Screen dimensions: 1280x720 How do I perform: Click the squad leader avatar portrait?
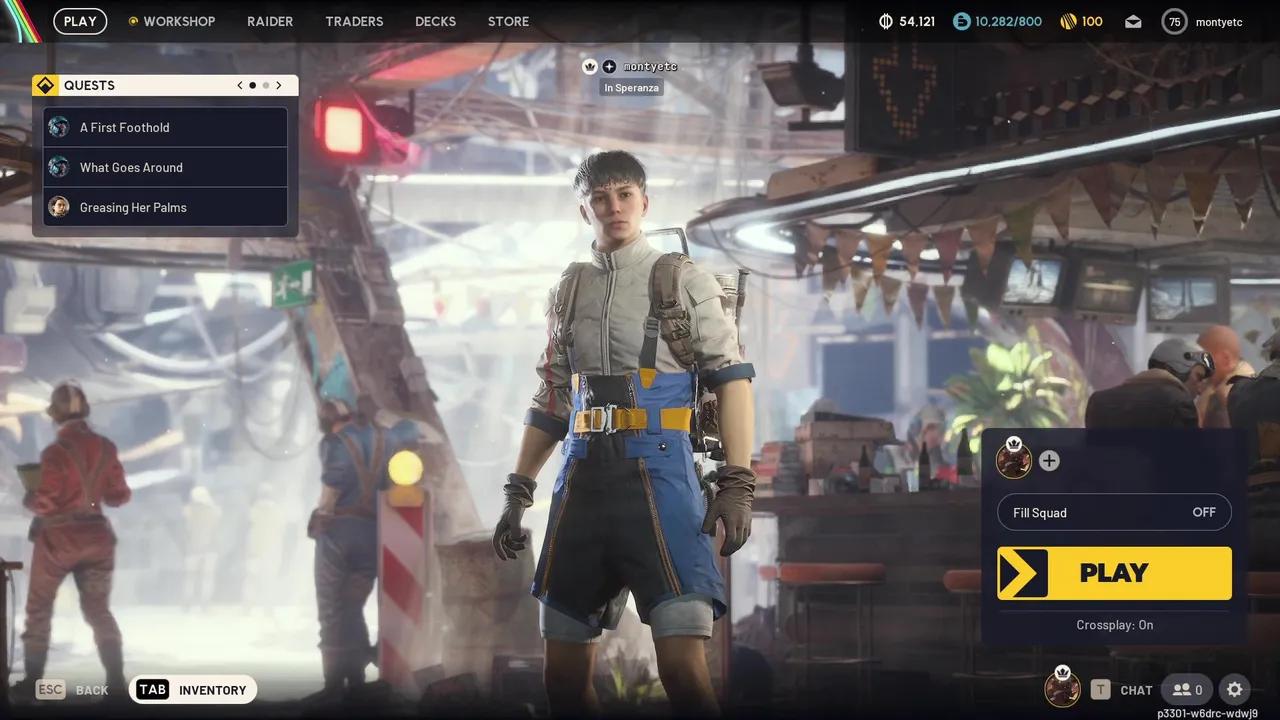(x=1014, y=460)
